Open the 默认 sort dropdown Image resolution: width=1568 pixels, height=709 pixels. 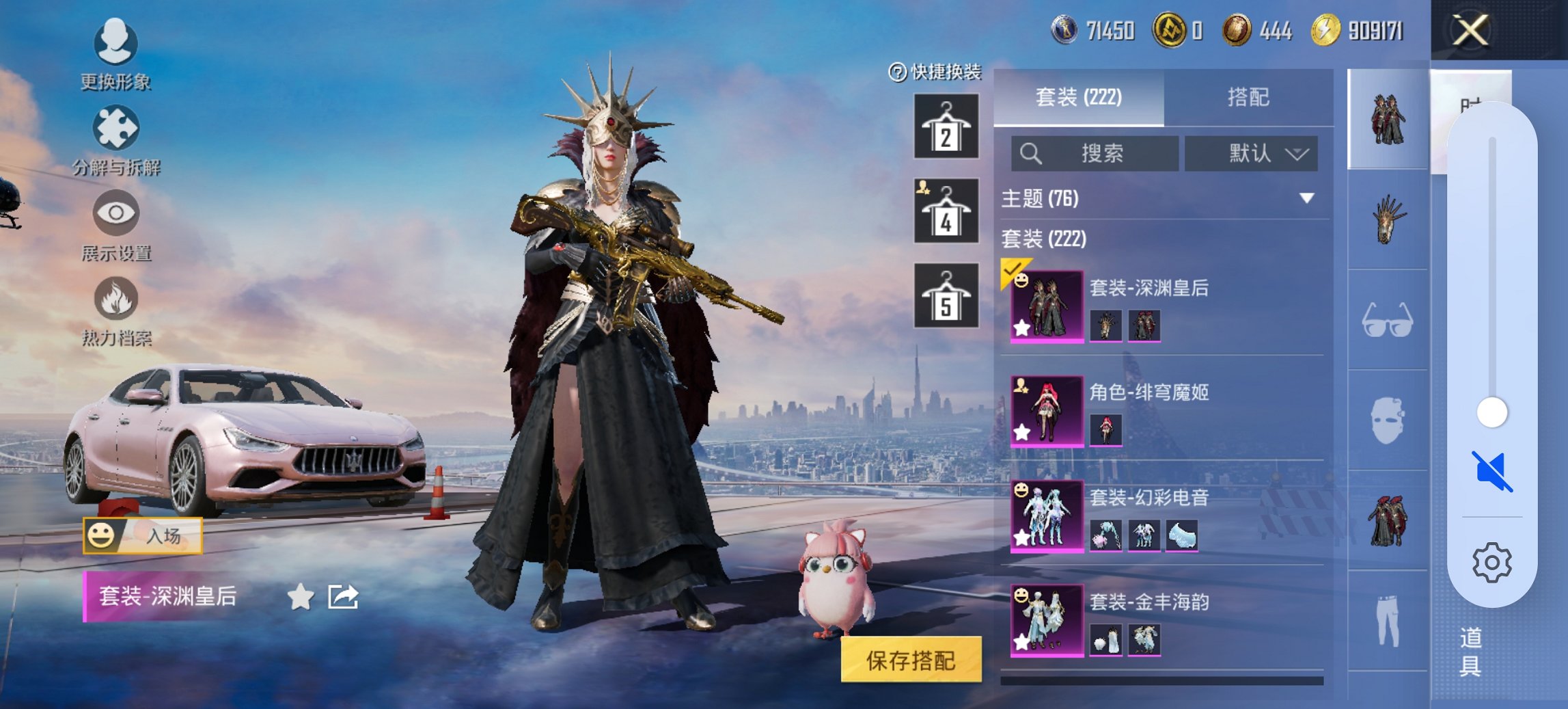[1254, 153]
